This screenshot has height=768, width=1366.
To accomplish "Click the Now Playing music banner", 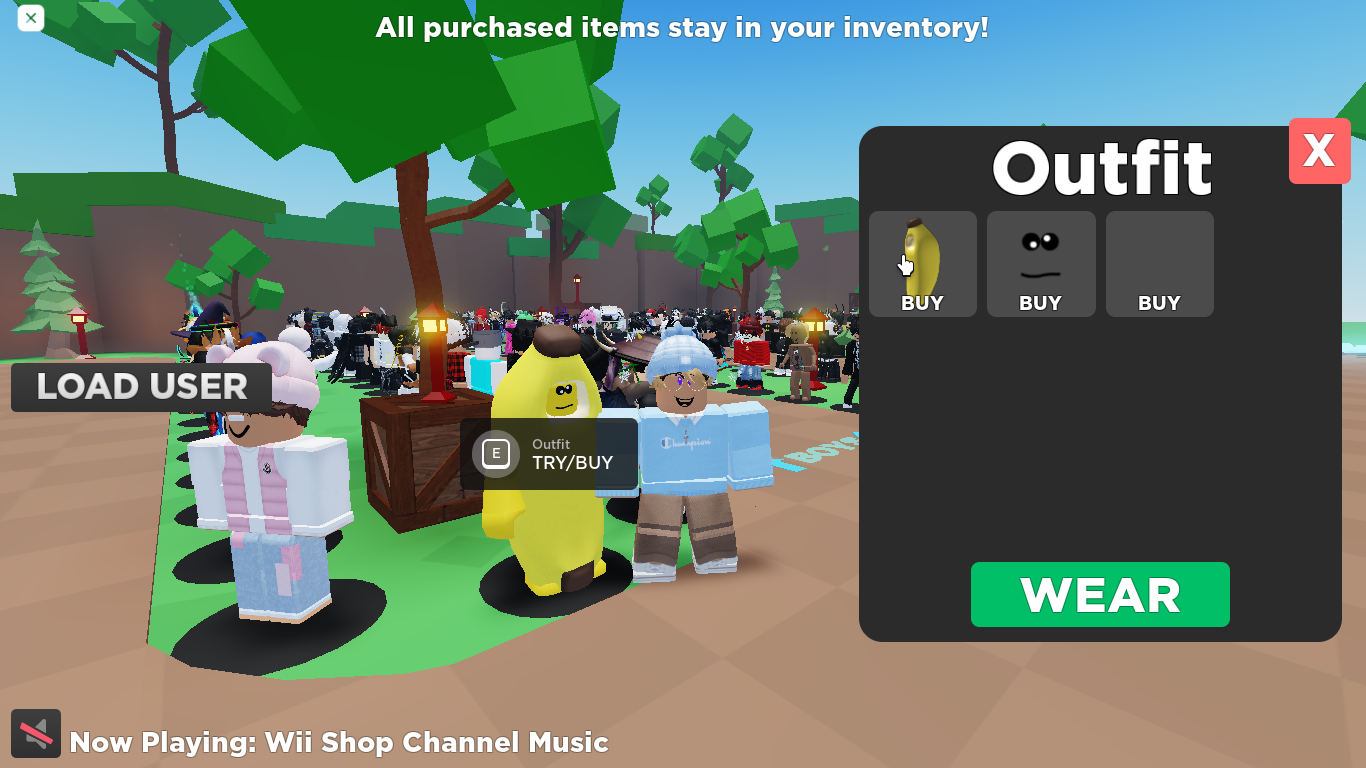I will [340, 743].
